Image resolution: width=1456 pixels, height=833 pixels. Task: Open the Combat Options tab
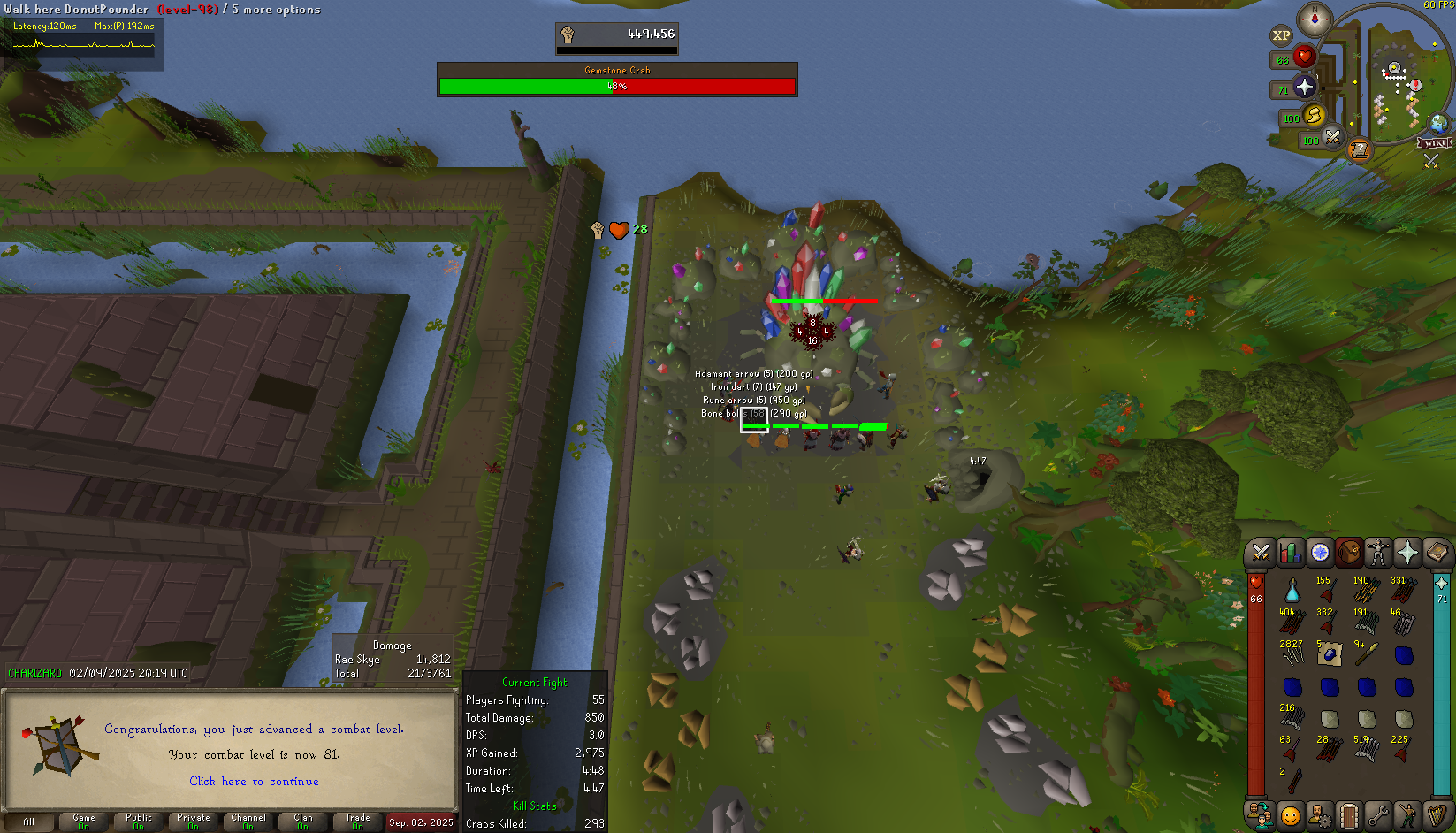(x=1261, y=554)
